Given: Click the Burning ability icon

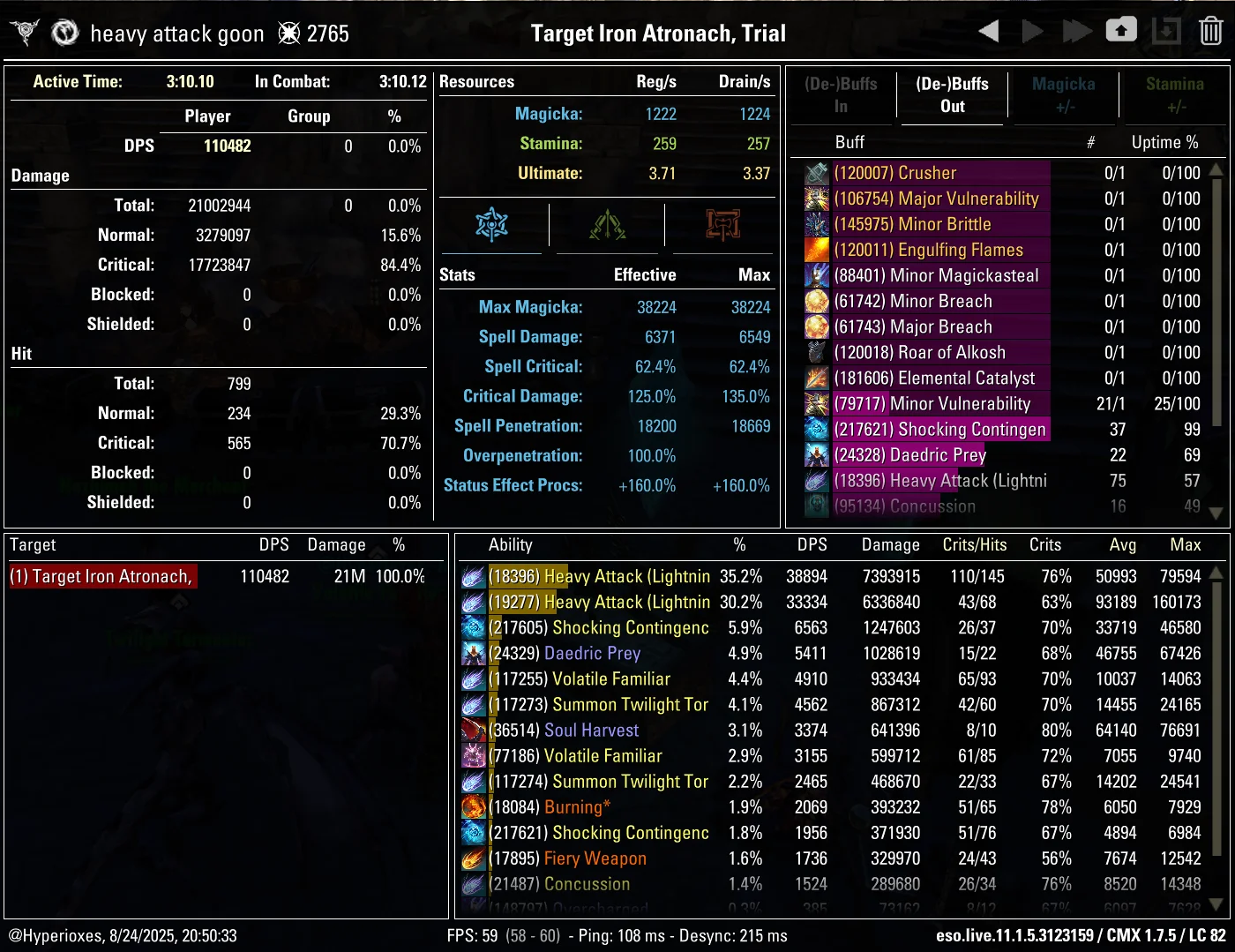Looking at the screenshot, I should [x=474, y=806].
